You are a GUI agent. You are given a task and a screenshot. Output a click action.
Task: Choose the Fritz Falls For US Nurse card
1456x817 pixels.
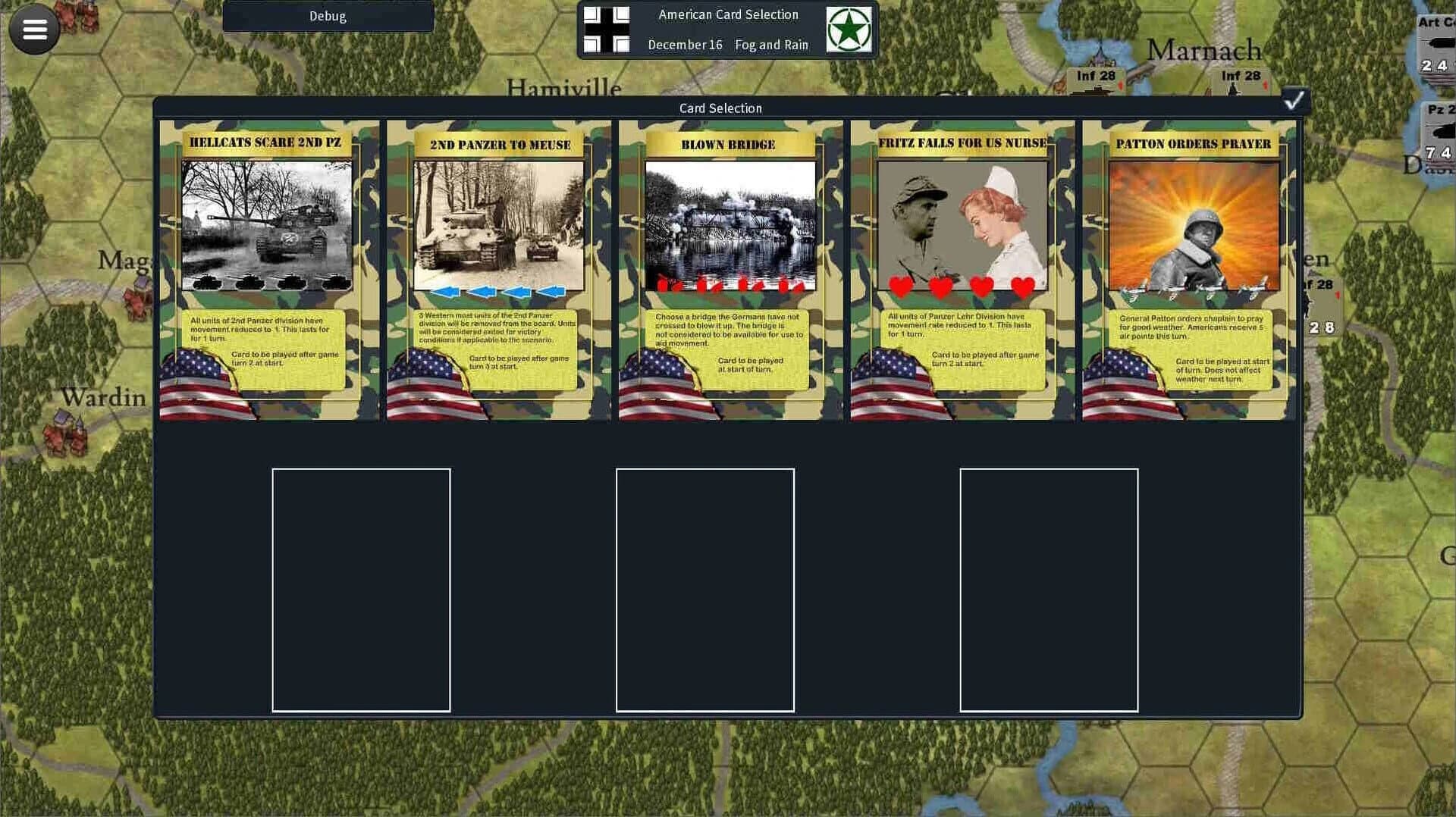pyautogui.click(x=962, y=265)
